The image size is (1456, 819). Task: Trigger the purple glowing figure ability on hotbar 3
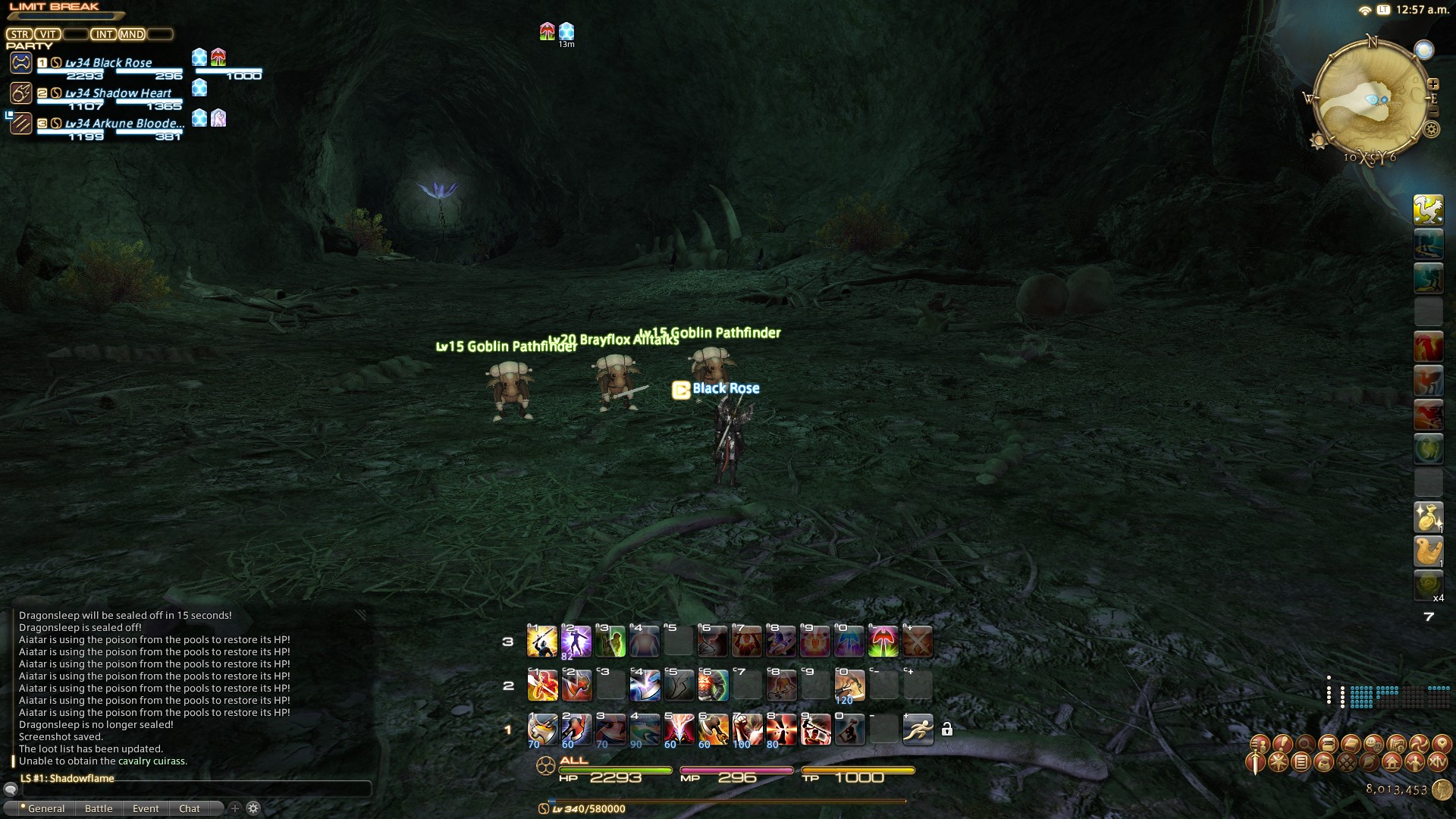pyautogui.click(x=576, y=642)
